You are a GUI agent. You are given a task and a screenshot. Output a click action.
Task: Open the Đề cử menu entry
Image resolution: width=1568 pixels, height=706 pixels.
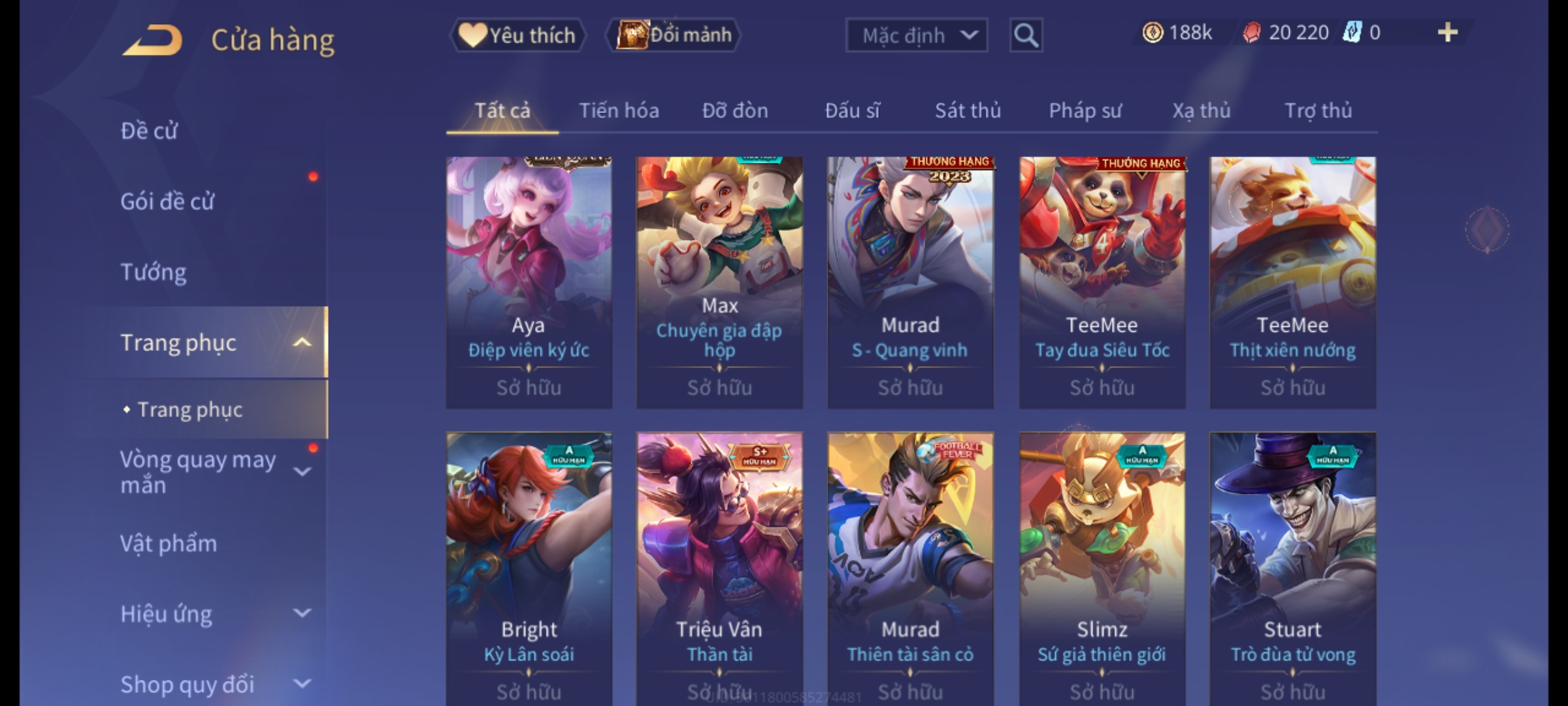(149, 131)
